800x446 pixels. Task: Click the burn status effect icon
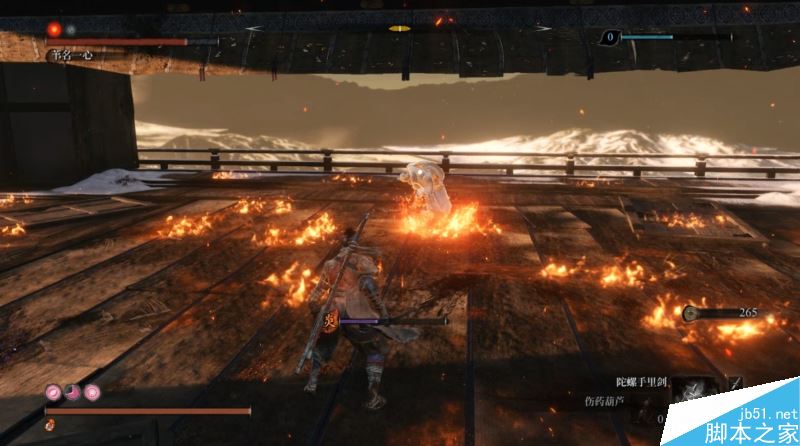click(329, 321)
